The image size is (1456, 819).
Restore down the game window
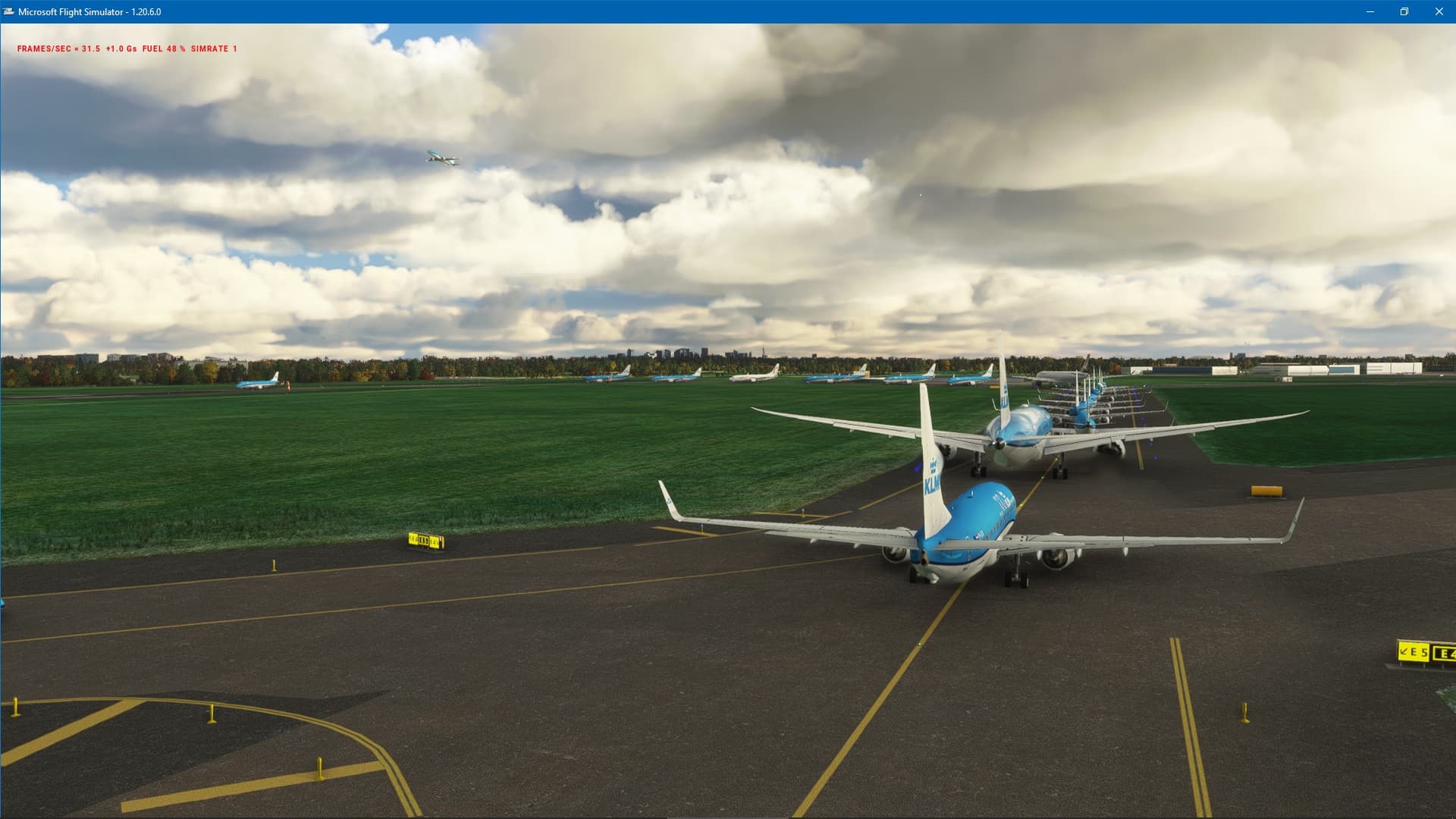[1404, 11]
